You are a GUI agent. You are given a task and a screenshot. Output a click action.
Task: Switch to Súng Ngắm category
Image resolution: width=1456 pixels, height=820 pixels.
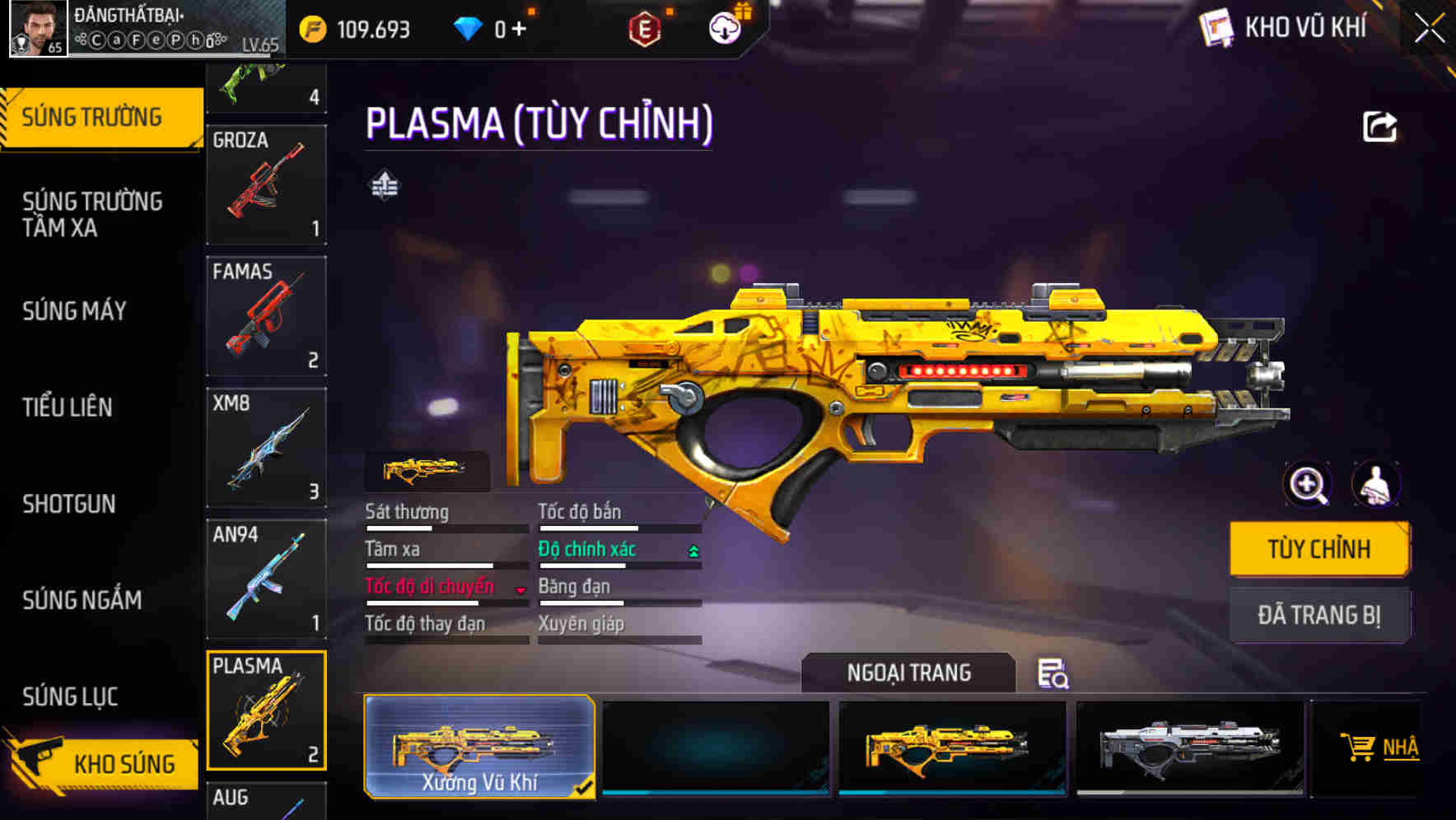tap(82, 600)
